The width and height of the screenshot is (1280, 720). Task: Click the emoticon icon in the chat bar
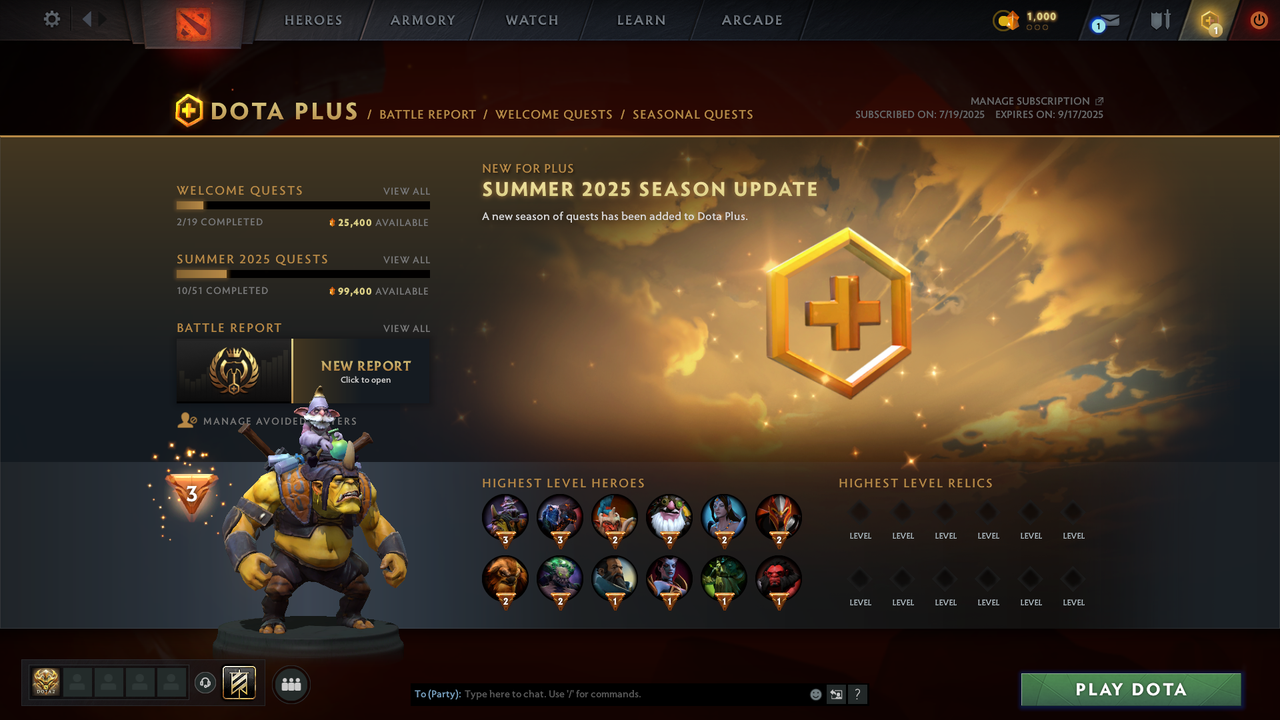click(x=815, y=693)
